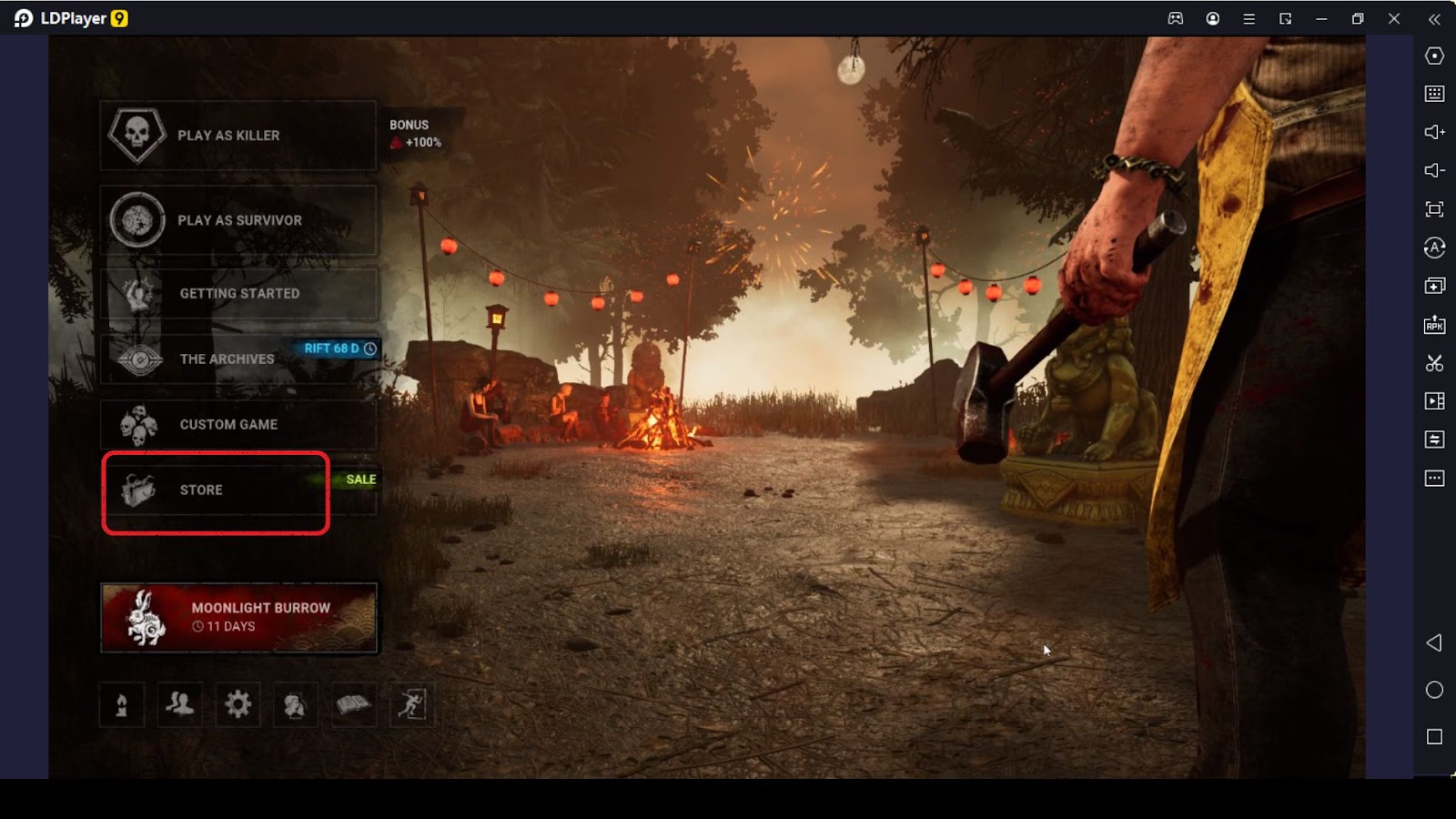Raise volume in the LDPlayer sidebar

[1434, 132]
